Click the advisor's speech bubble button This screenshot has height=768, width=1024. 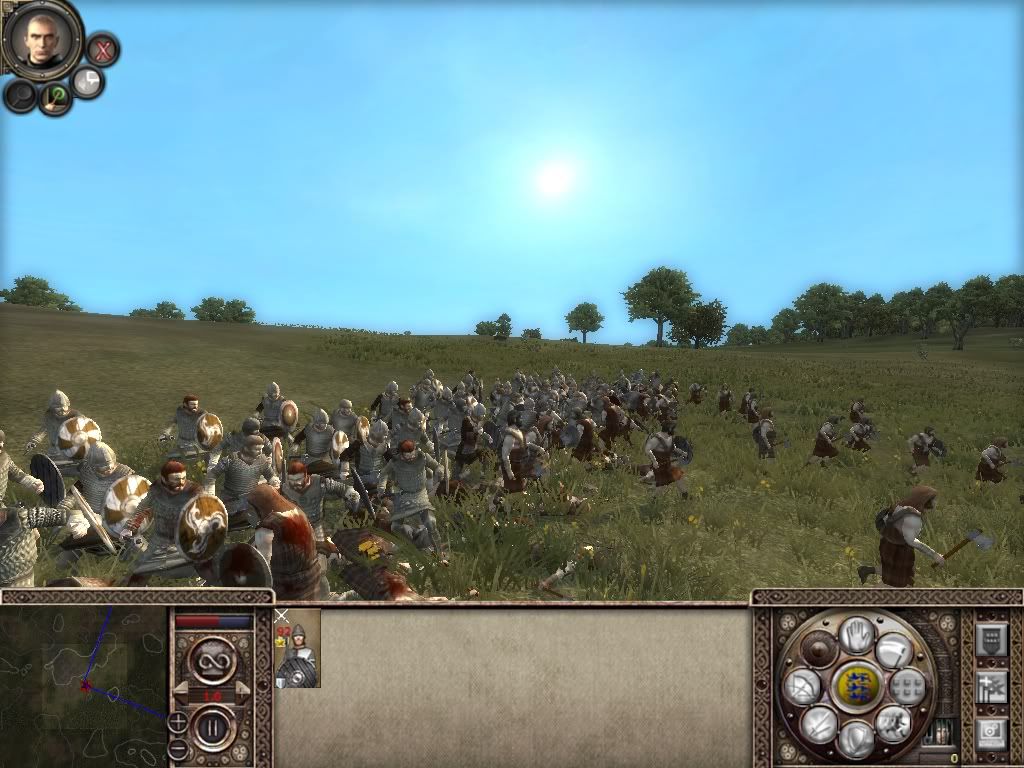click(88, 82)
